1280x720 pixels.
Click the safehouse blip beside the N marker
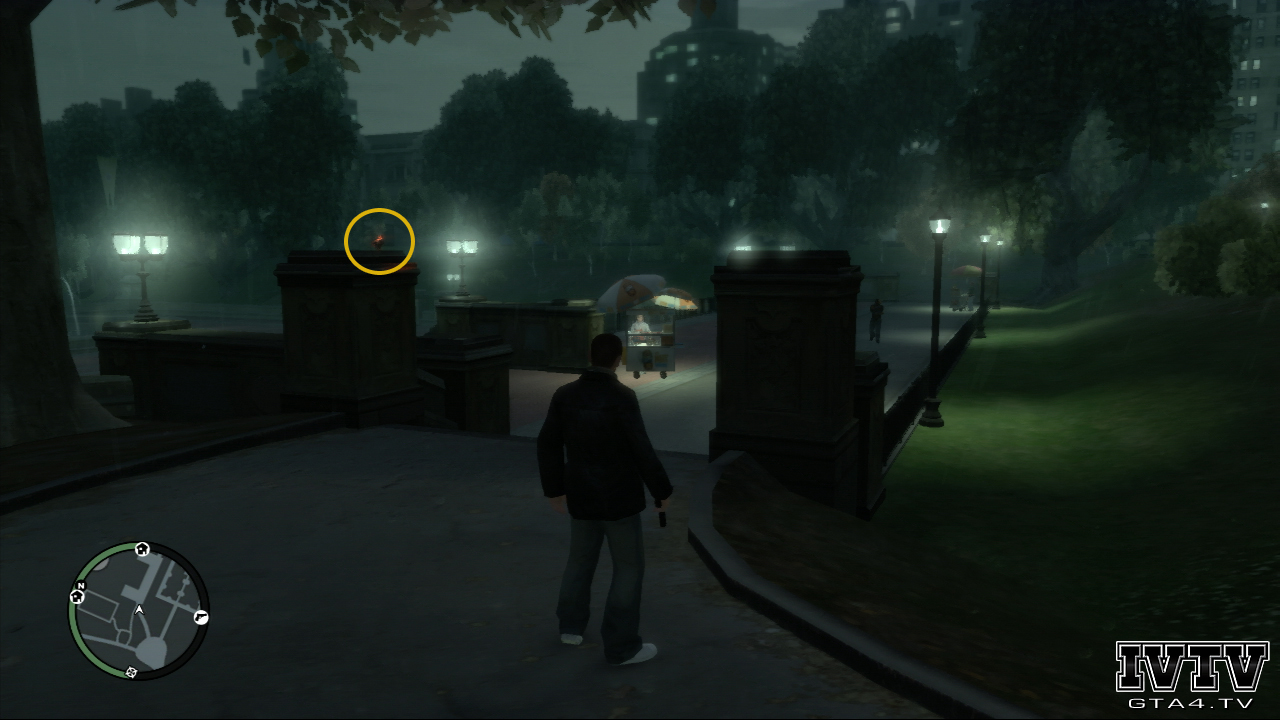coord(77,597)
